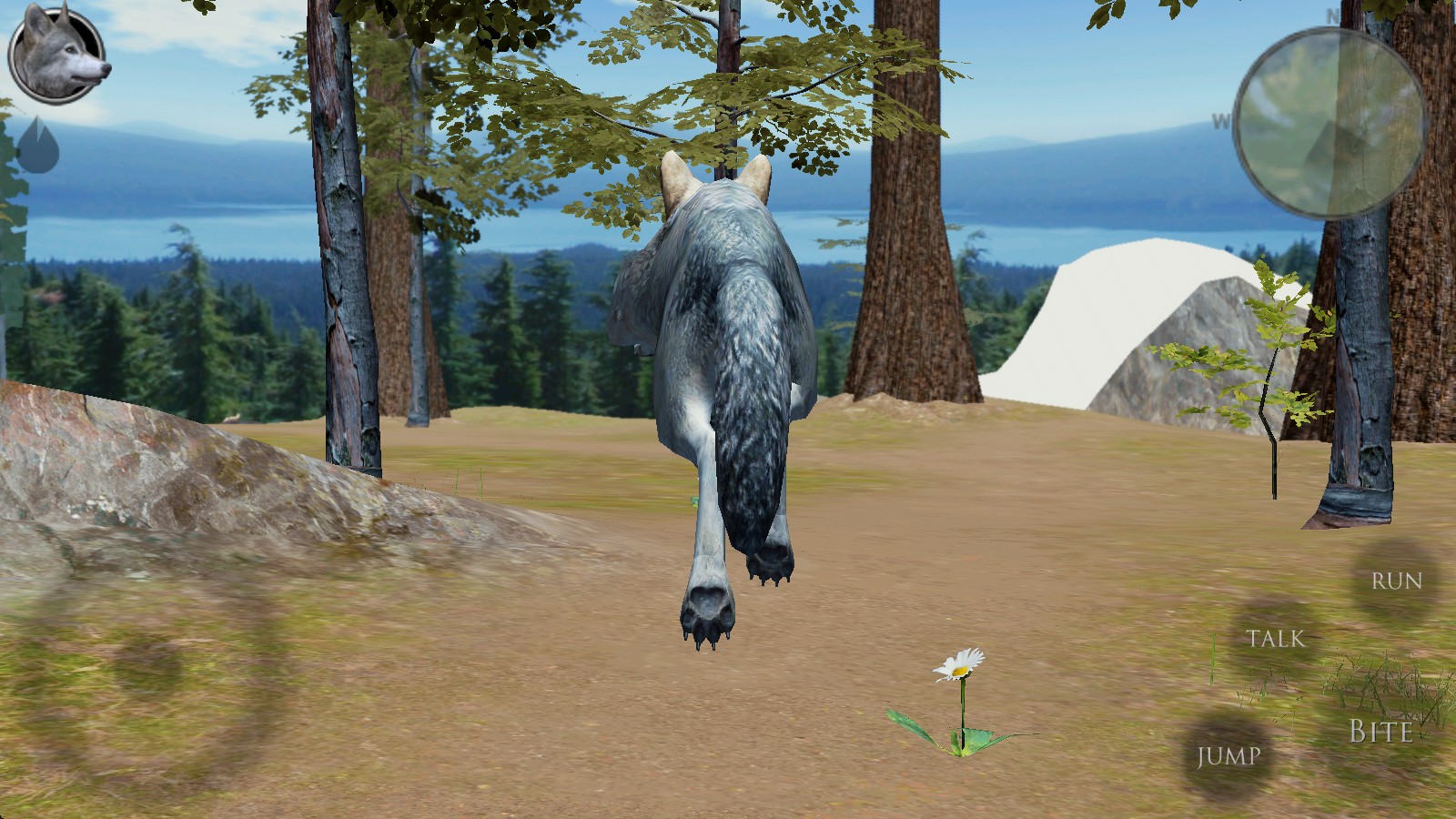
Task: Use the BITE action button
Action: click(x=1380, y=731)
